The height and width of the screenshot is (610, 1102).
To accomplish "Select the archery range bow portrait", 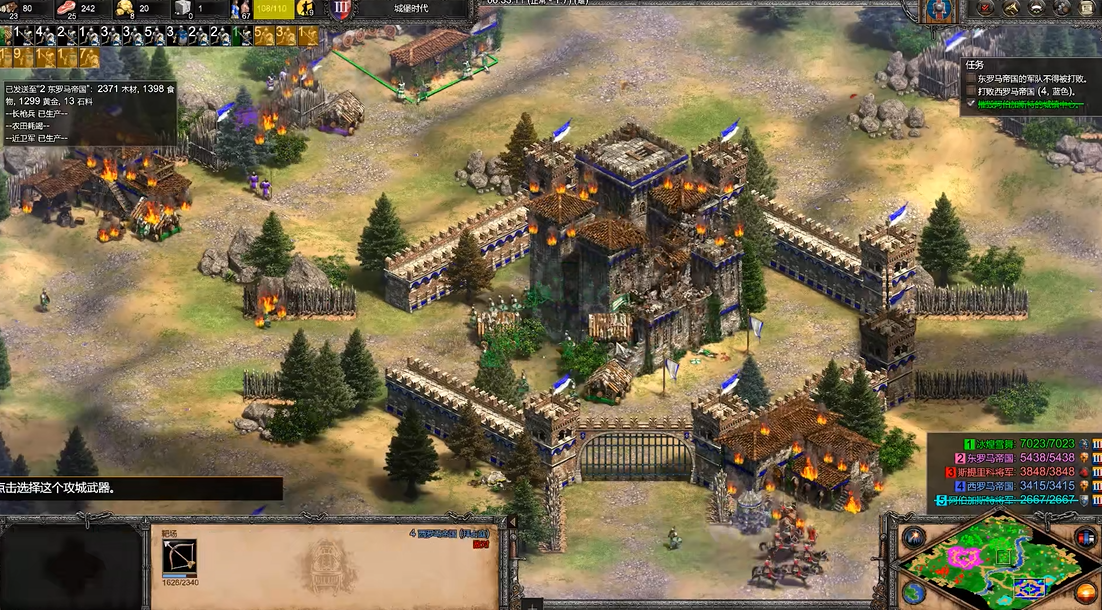I will point(179,559).
